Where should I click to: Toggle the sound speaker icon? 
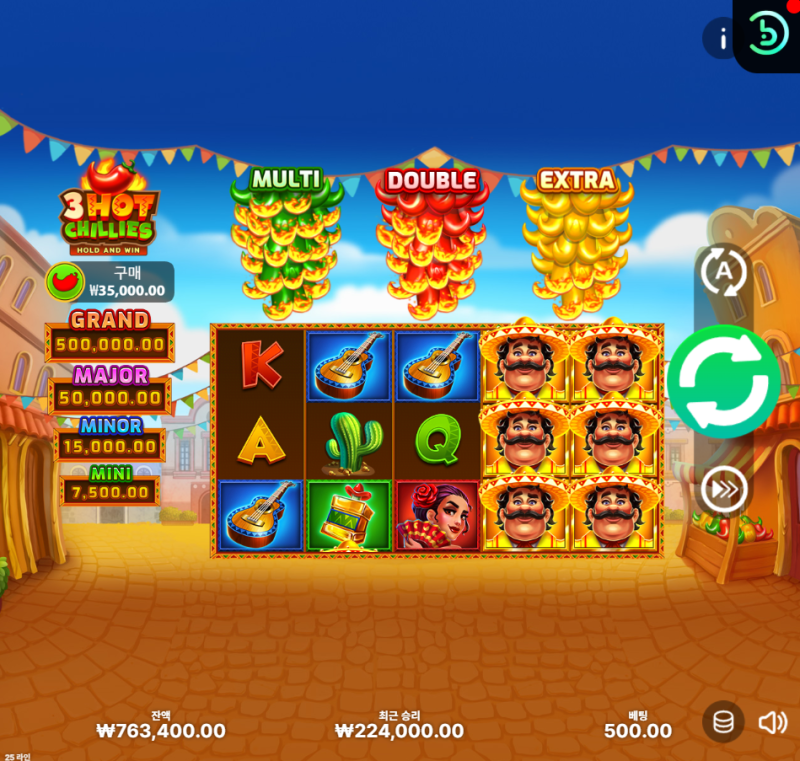click(x=772, y=722)
